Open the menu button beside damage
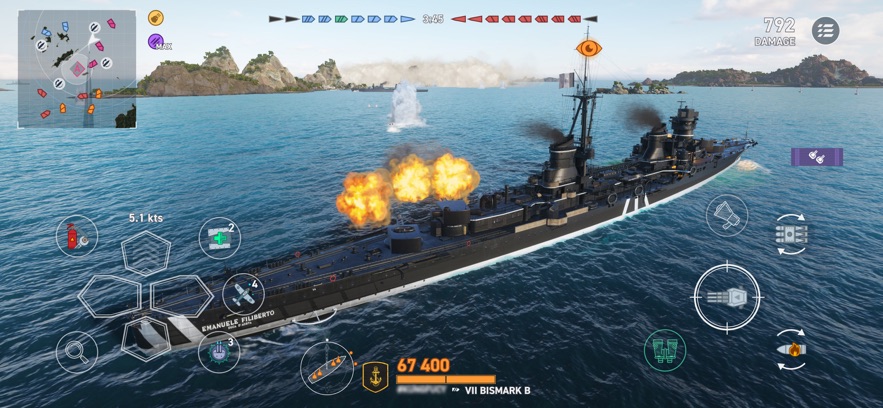 (825, 31)
